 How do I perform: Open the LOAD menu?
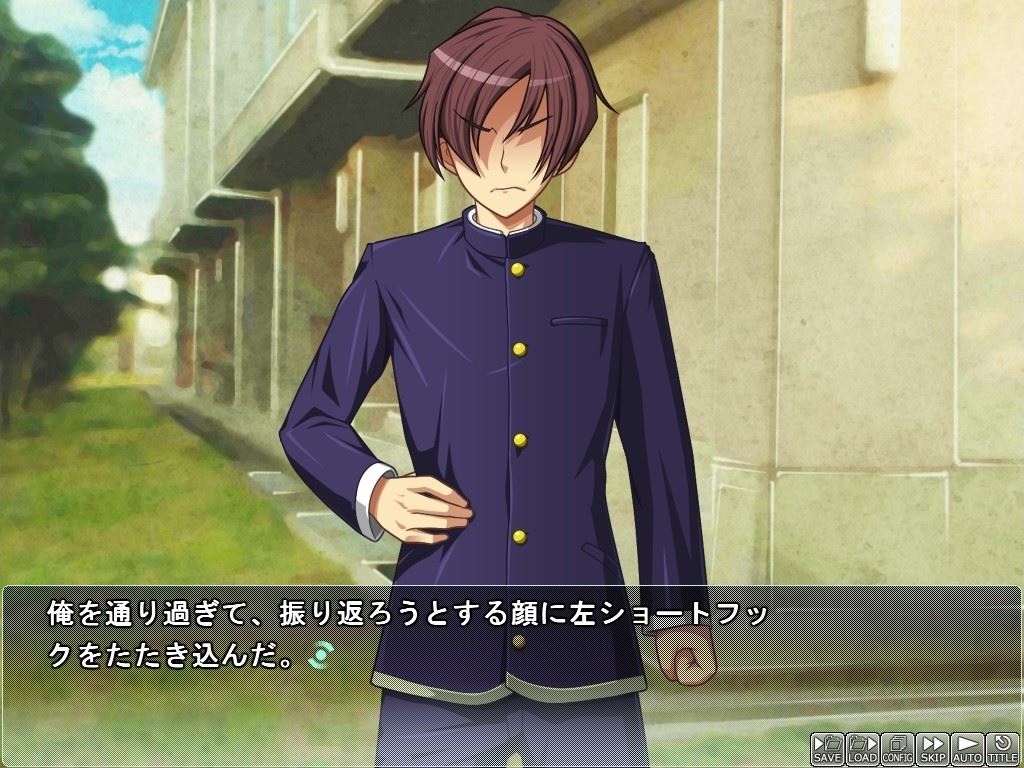(x=862, y=749)
